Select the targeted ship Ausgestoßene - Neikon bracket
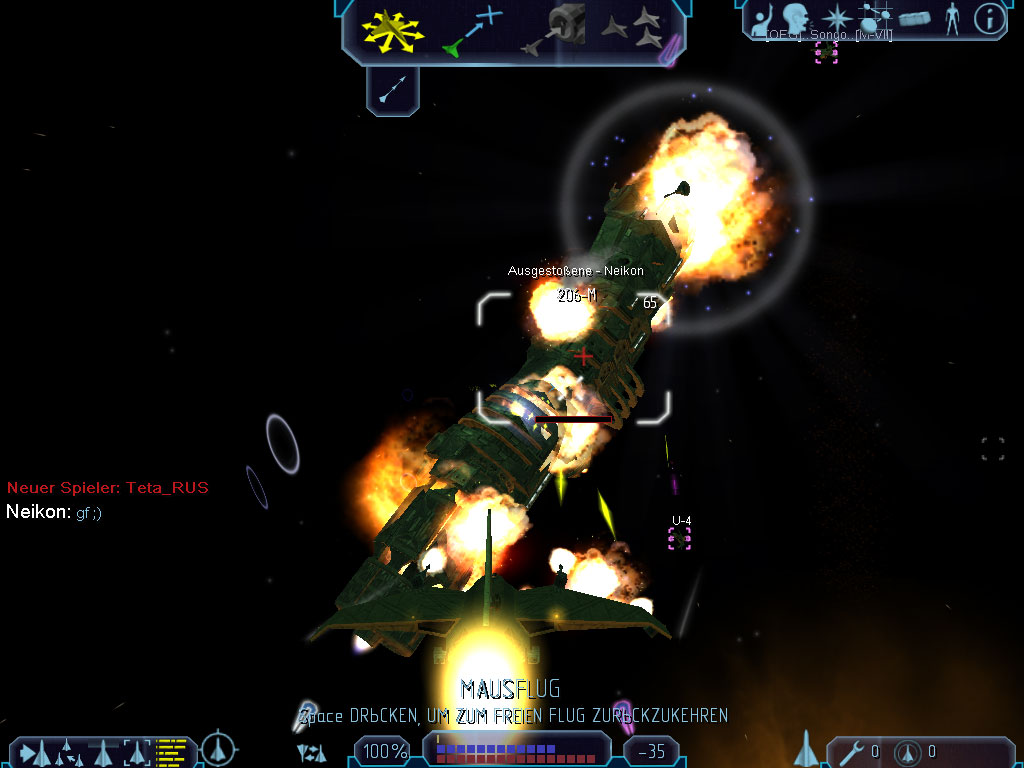 574,358
